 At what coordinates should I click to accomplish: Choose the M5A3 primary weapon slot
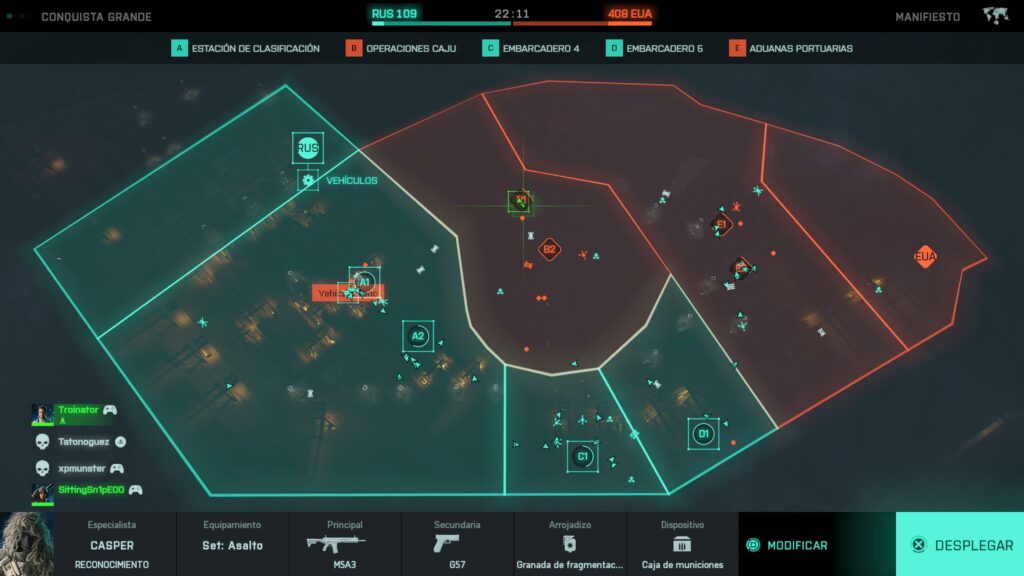pos(344,545)
